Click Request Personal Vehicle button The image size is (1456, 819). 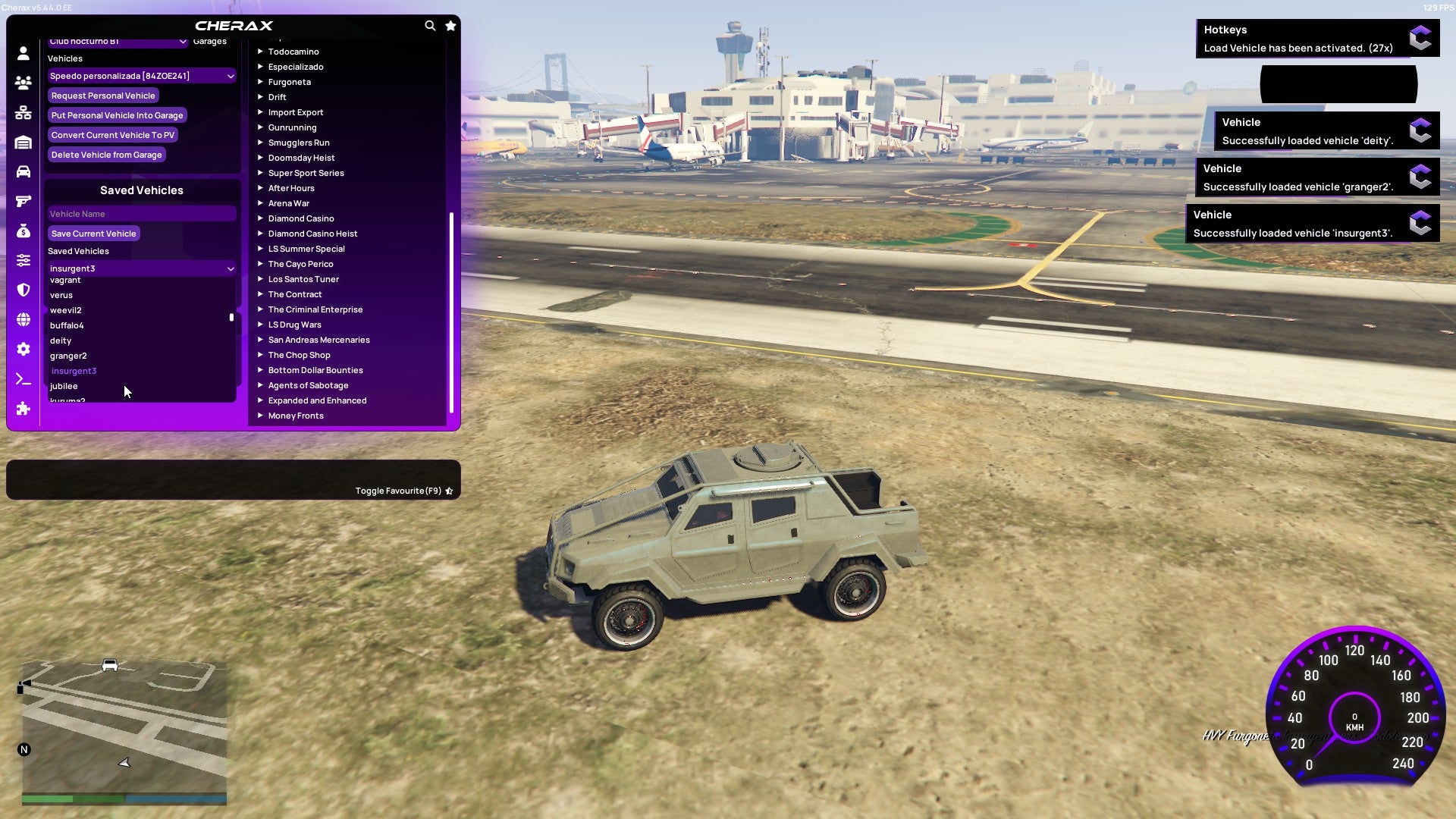click(x=103, y=96)
